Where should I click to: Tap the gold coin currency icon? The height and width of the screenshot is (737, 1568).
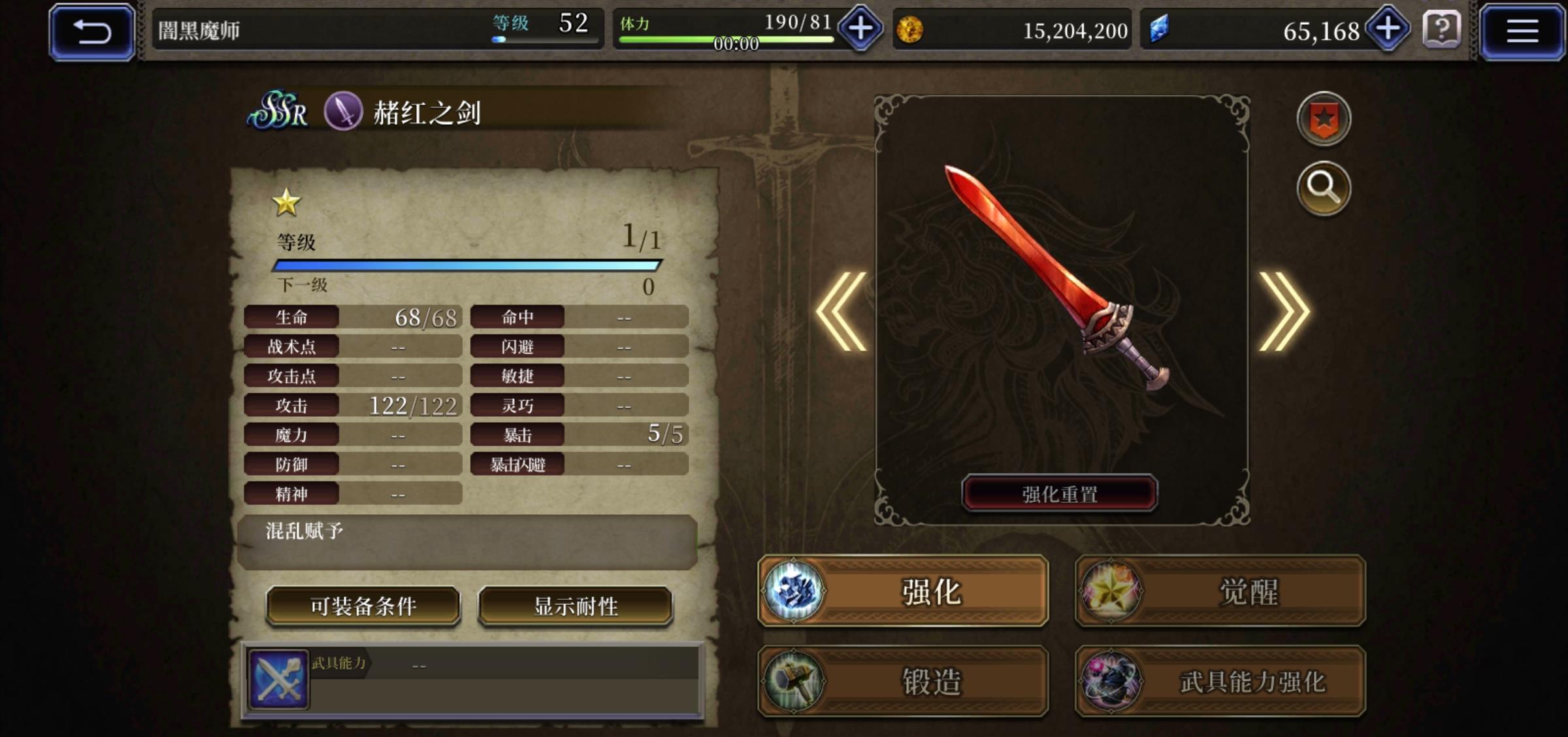pyautogui.click(x=910, y=29)
